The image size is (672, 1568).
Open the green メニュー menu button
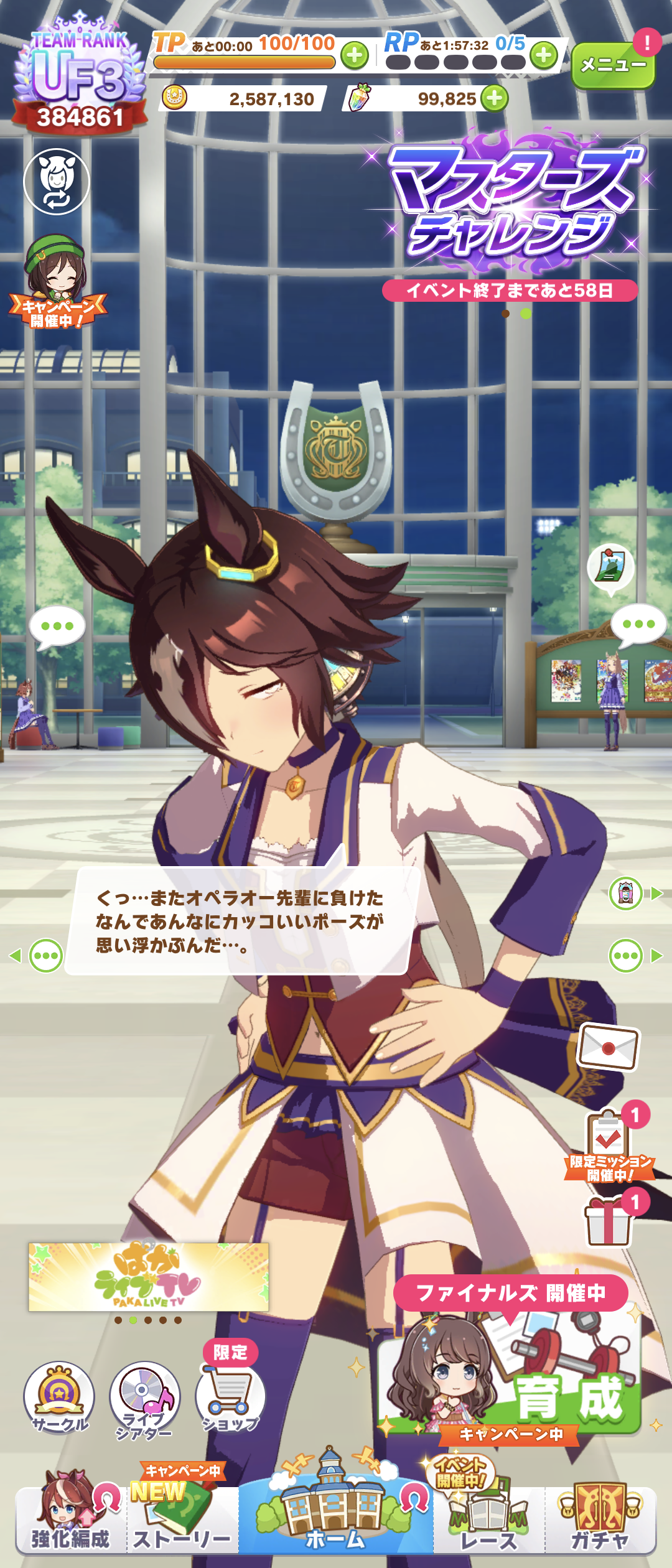[613, 65]
